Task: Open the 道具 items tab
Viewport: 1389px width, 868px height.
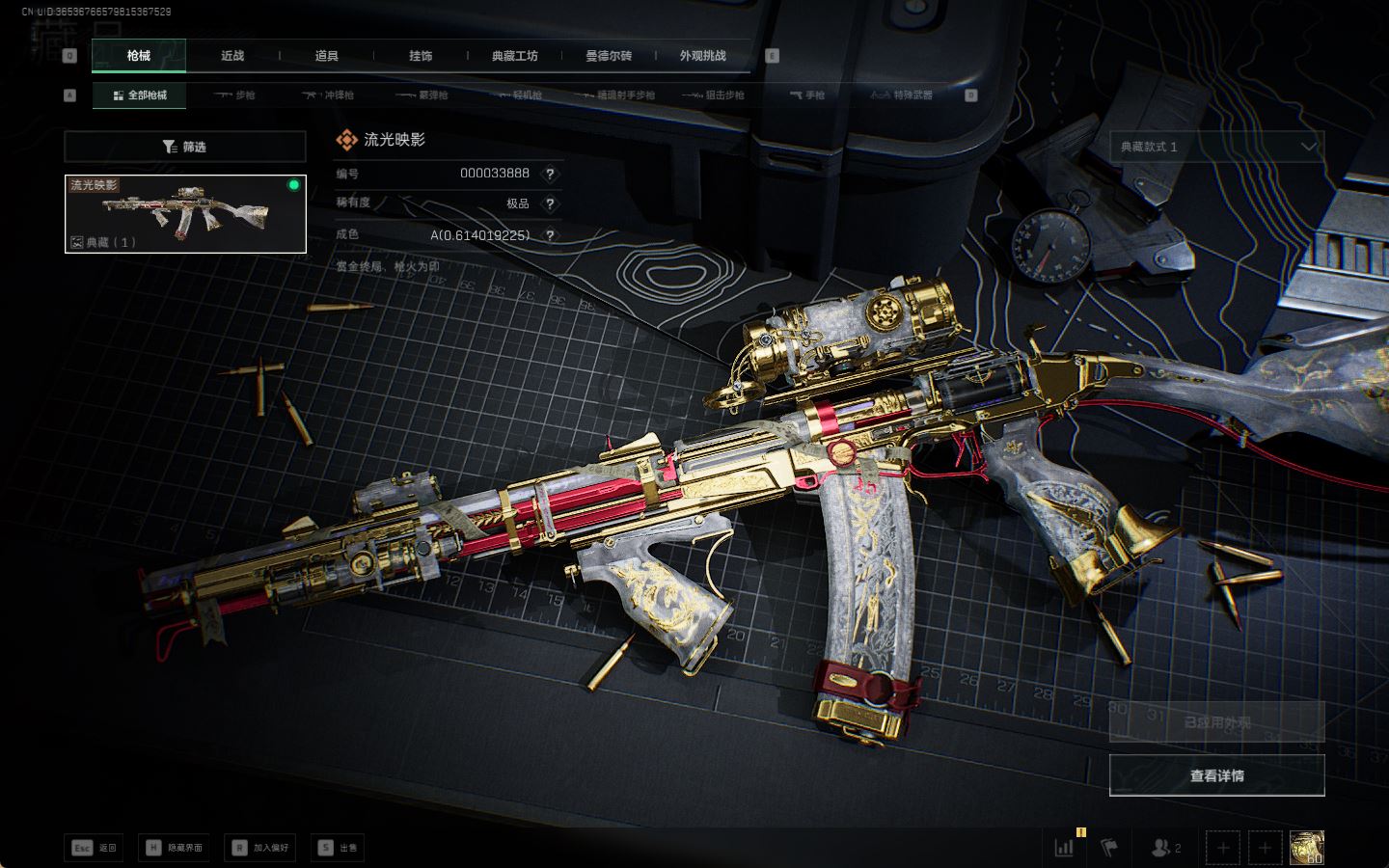Action: pyautogui.click(x=326, y=56)
